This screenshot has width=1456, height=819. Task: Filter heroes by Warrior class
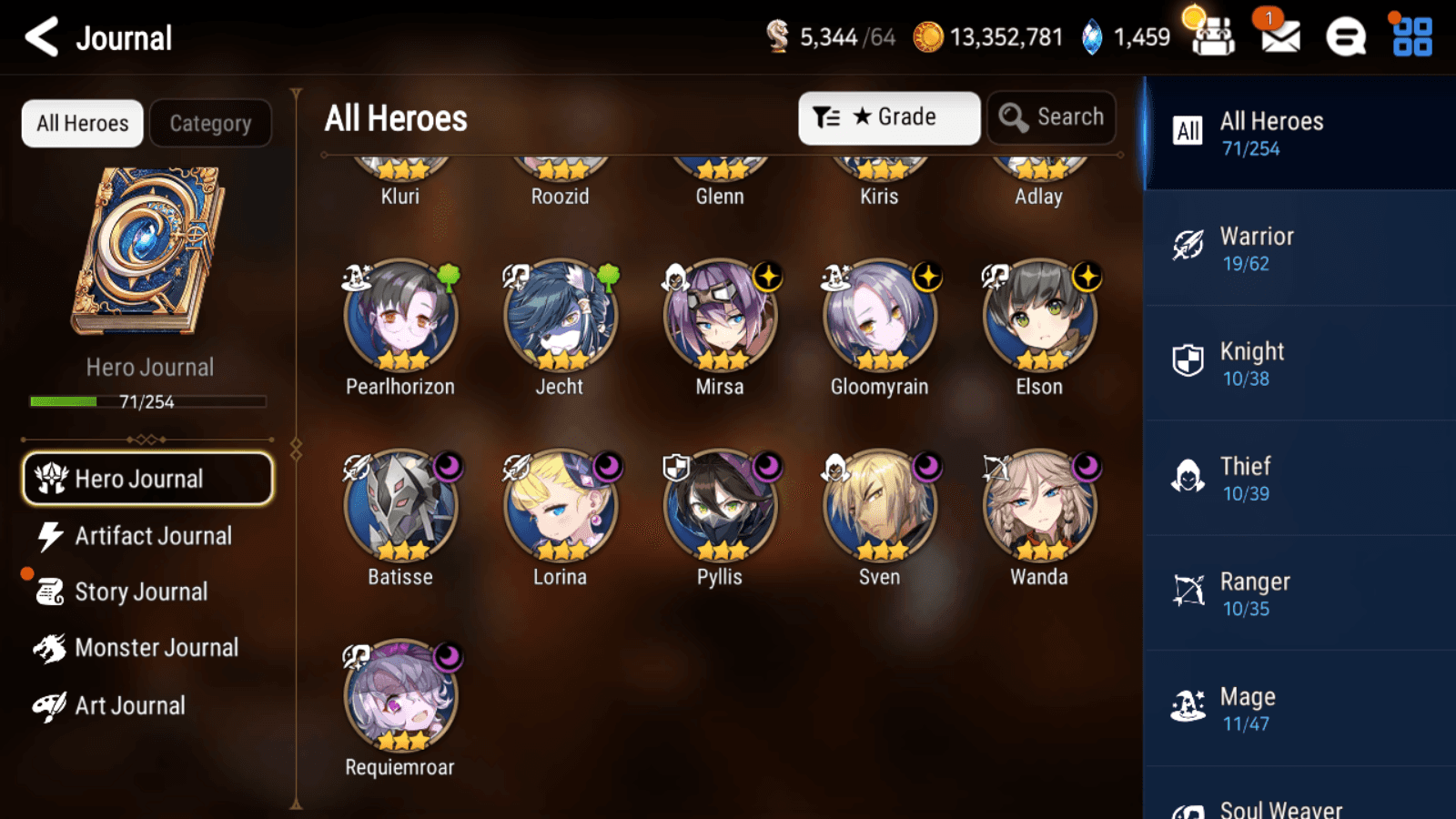click(1299, 248)
